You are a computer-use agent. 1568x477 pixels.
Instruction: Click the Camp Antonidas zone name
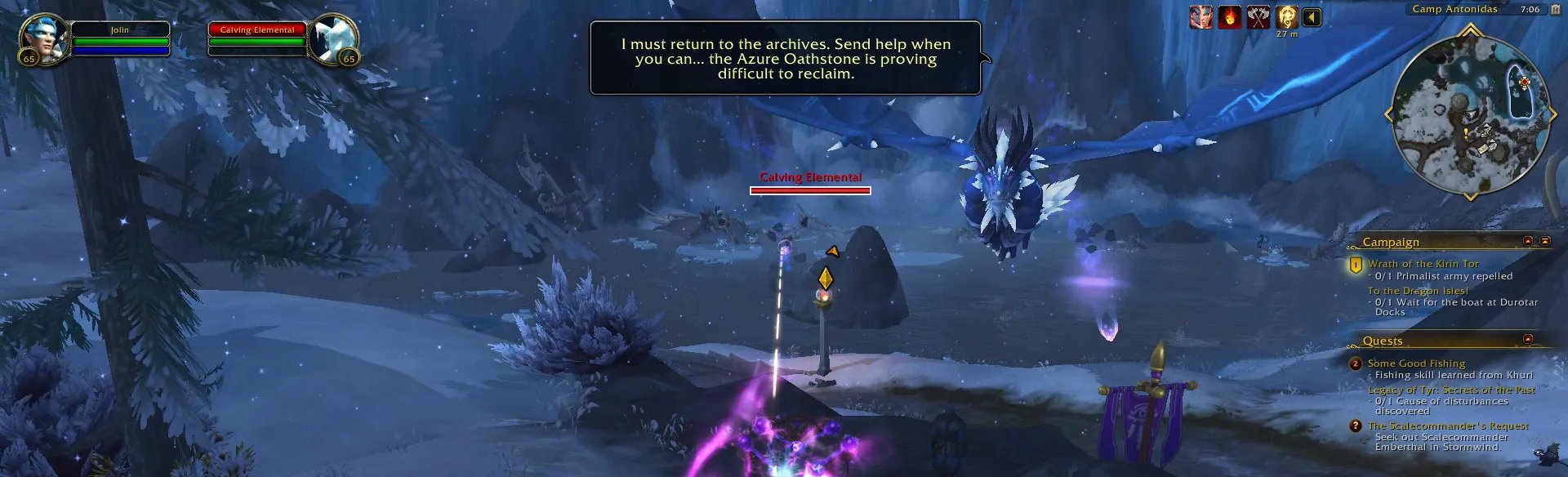pos(1454,9)
